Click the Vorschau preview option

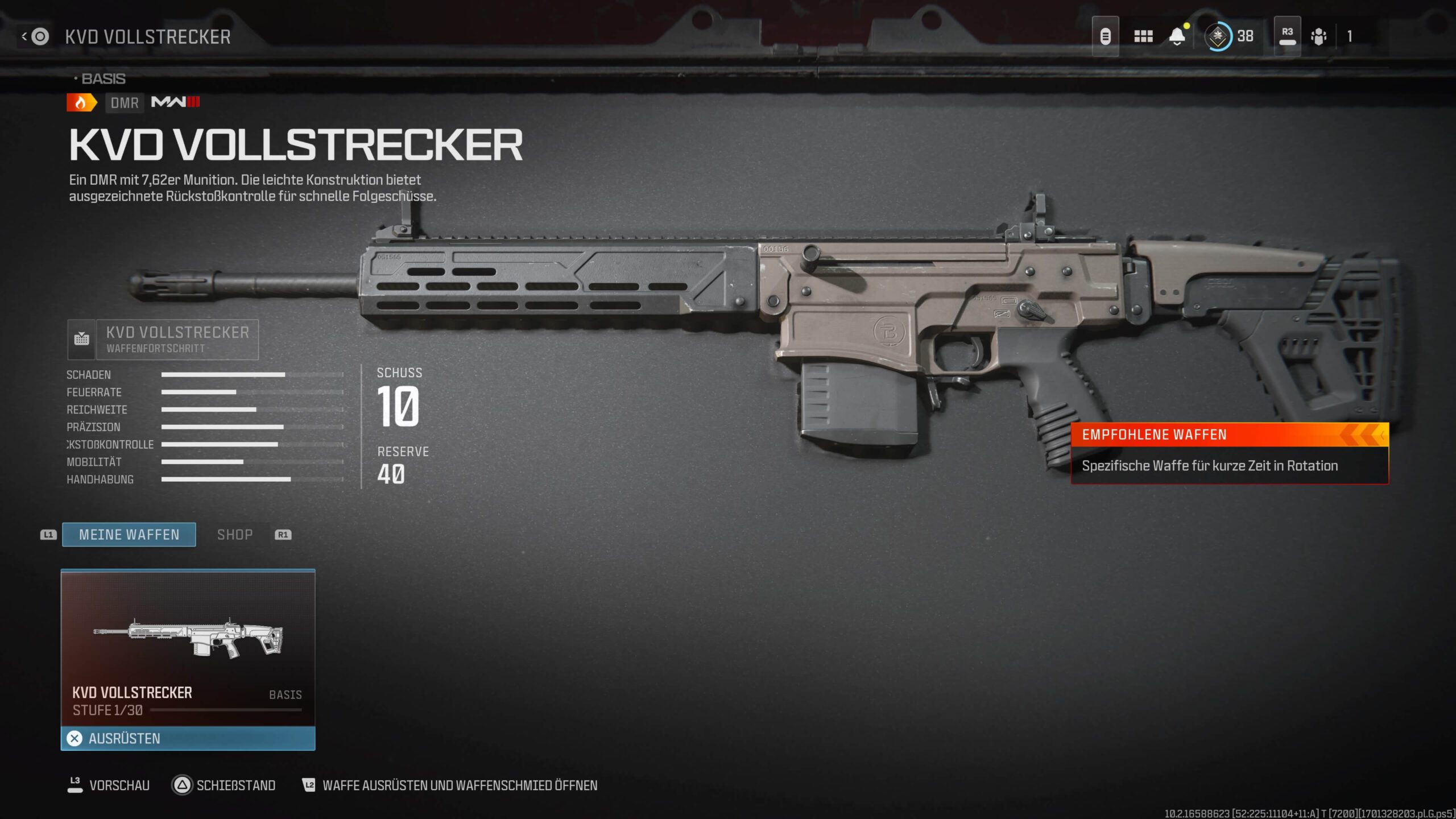pyautogui.click(x=109, y=785)
